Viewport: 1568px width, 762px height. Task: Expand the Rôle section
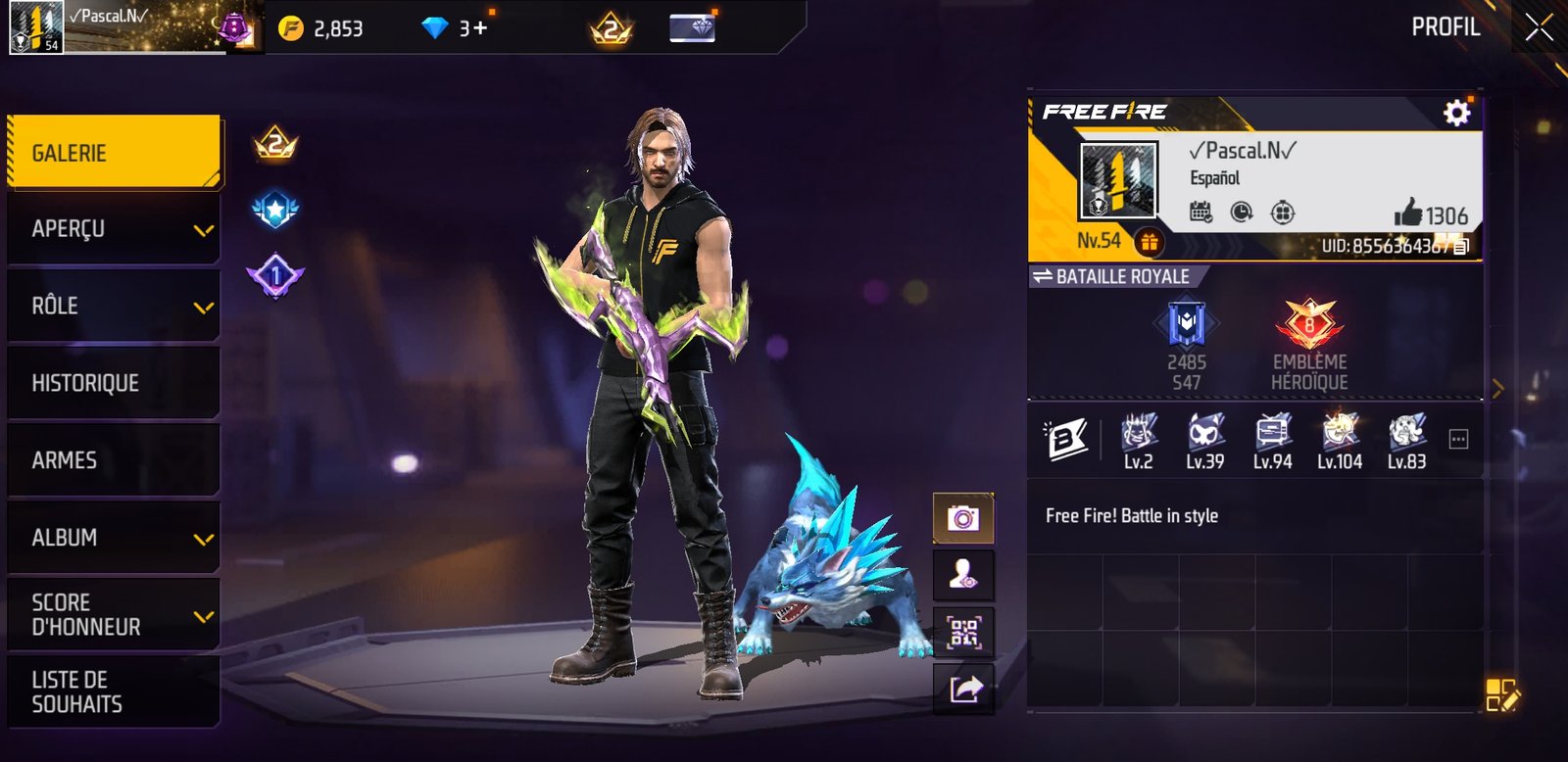(114, 306)
